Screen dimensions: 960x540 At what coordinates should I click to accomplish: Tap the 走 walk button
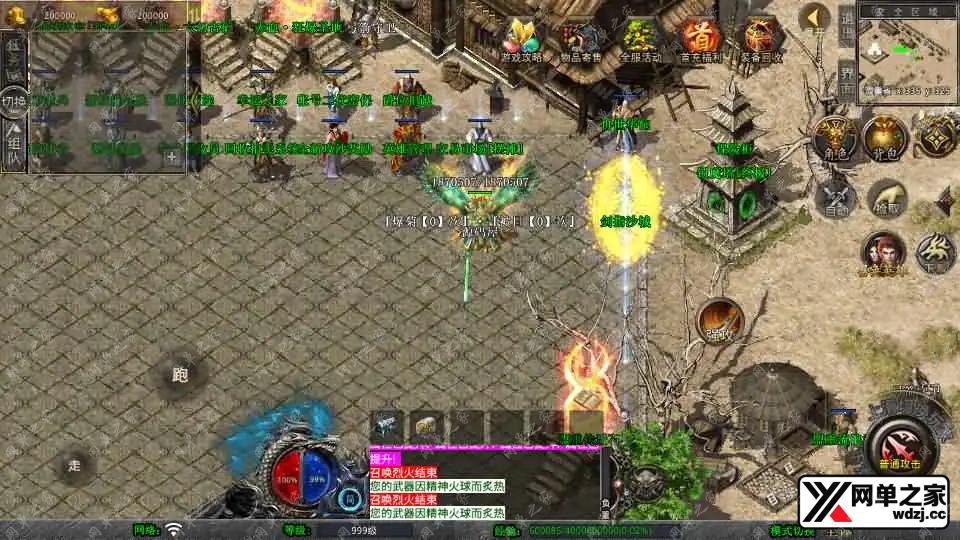(75, 465)
